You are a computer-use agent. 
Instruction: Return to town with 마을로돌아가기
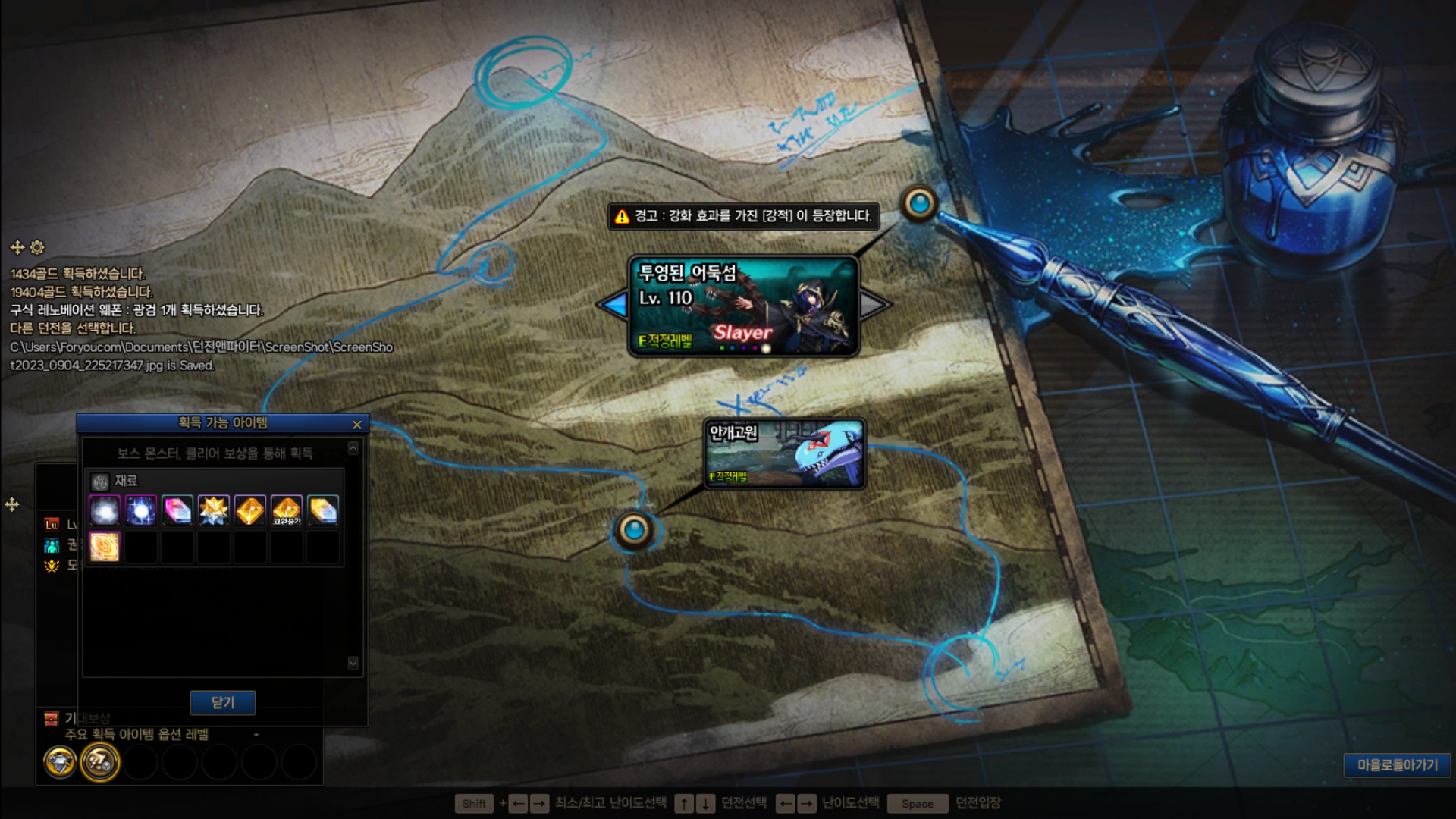point(1397,765)
